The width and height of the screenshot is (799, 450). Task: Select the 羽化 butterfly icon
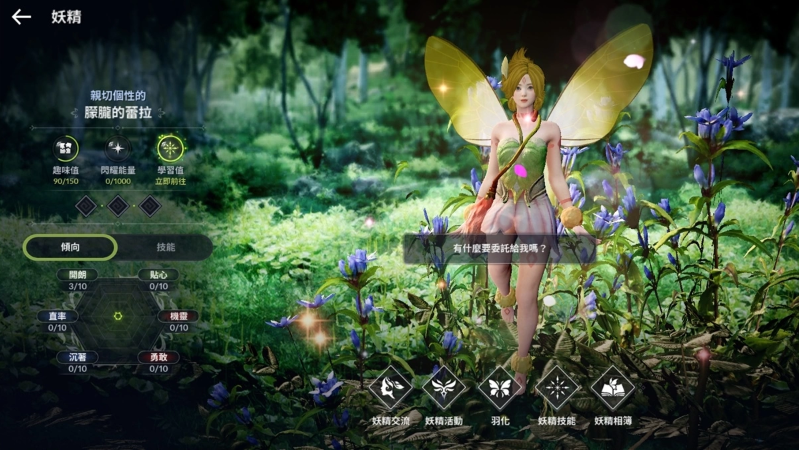point(500,389)
